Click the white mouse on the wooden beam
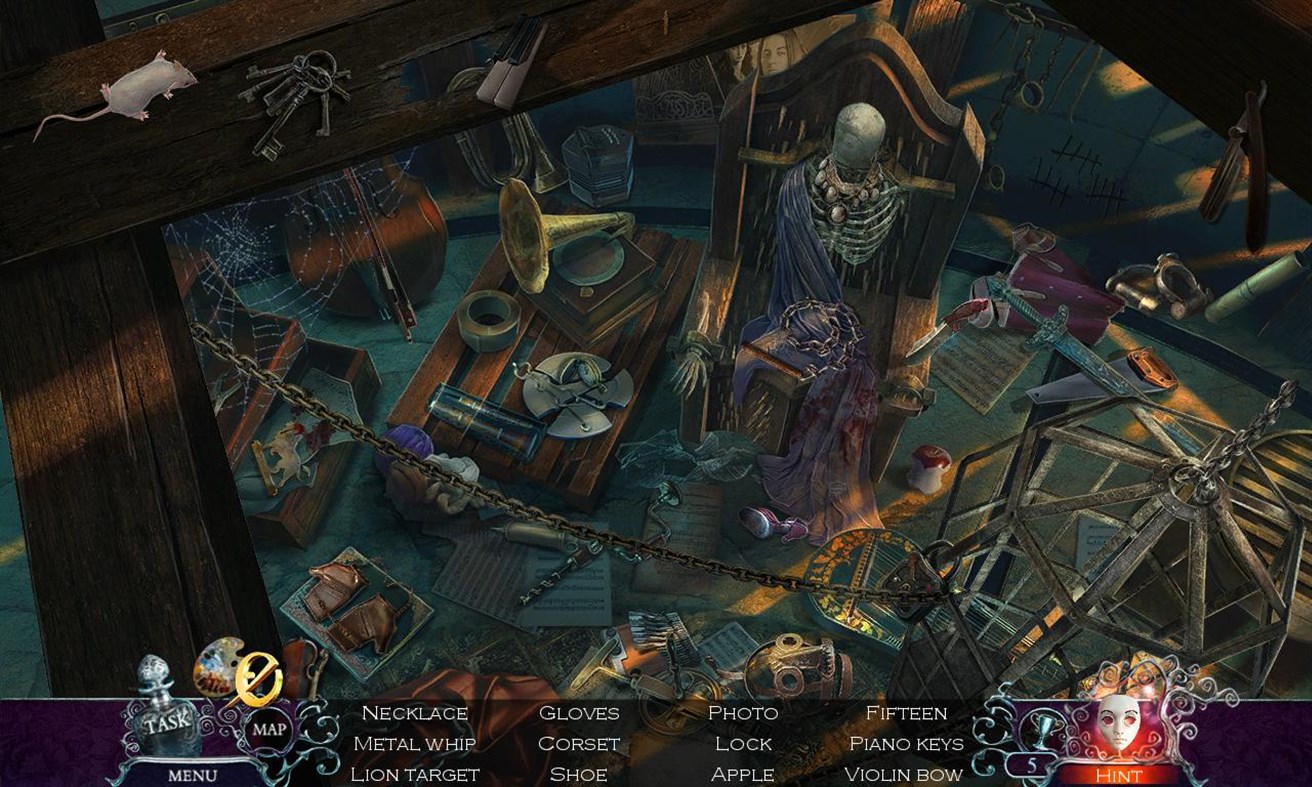 tap(145, 83)
